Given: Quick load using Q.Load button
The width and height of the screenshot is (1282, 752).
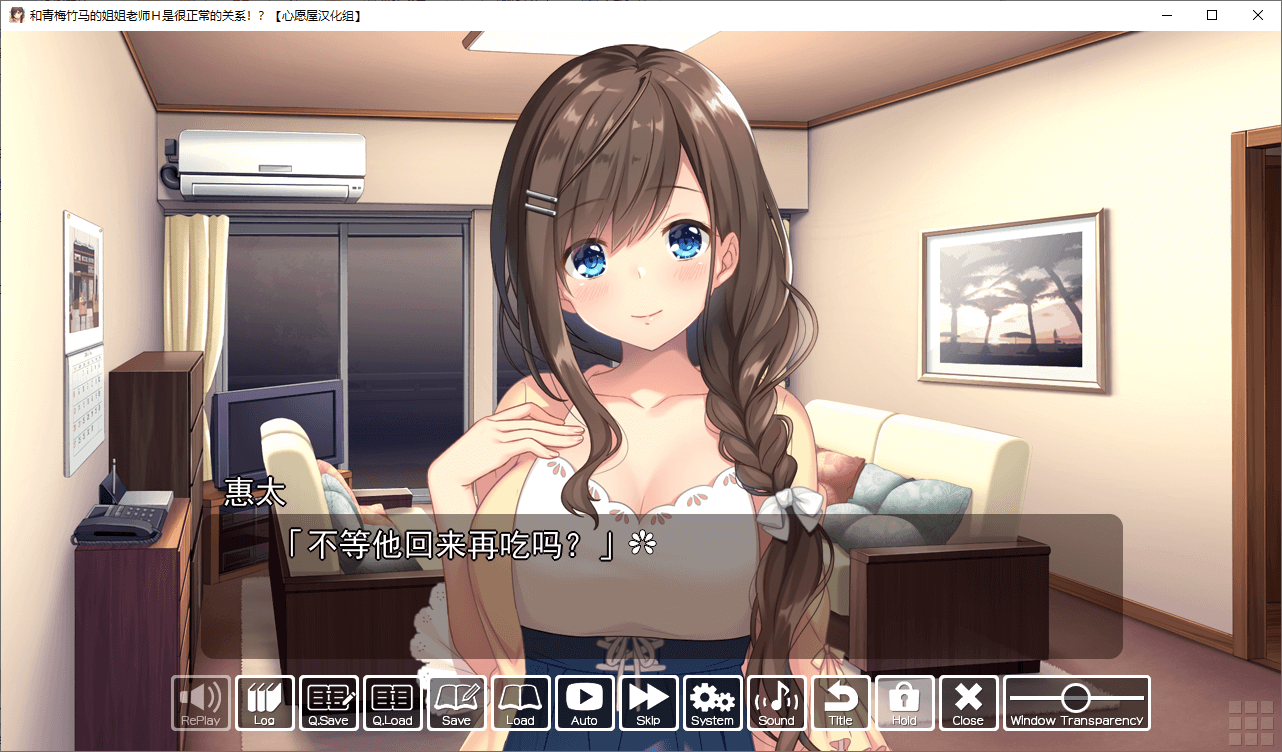Looking at the screenshot, I should [x=393, y=703].
